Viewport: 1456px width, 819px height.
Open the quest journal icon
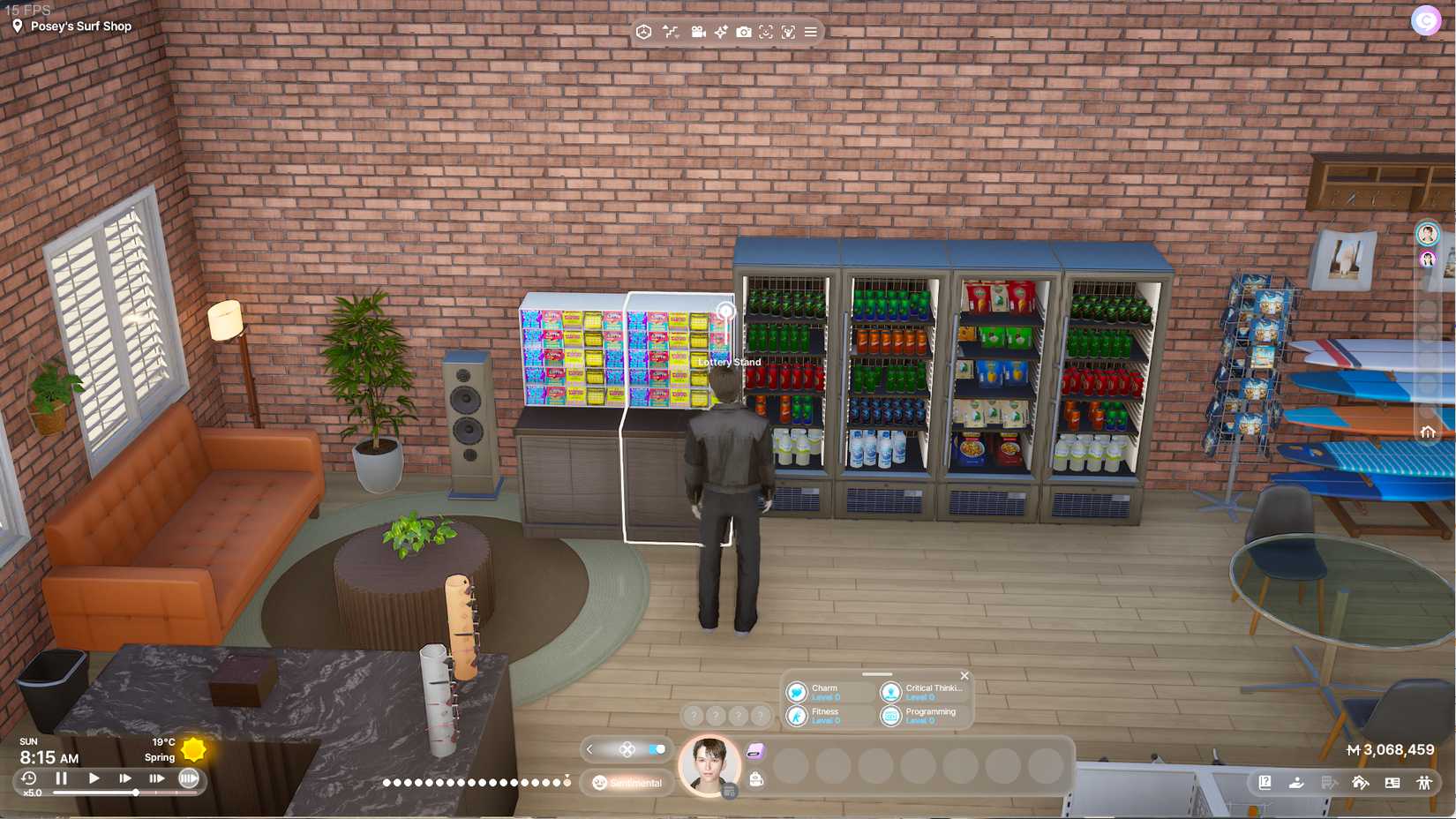(1265, 782)
